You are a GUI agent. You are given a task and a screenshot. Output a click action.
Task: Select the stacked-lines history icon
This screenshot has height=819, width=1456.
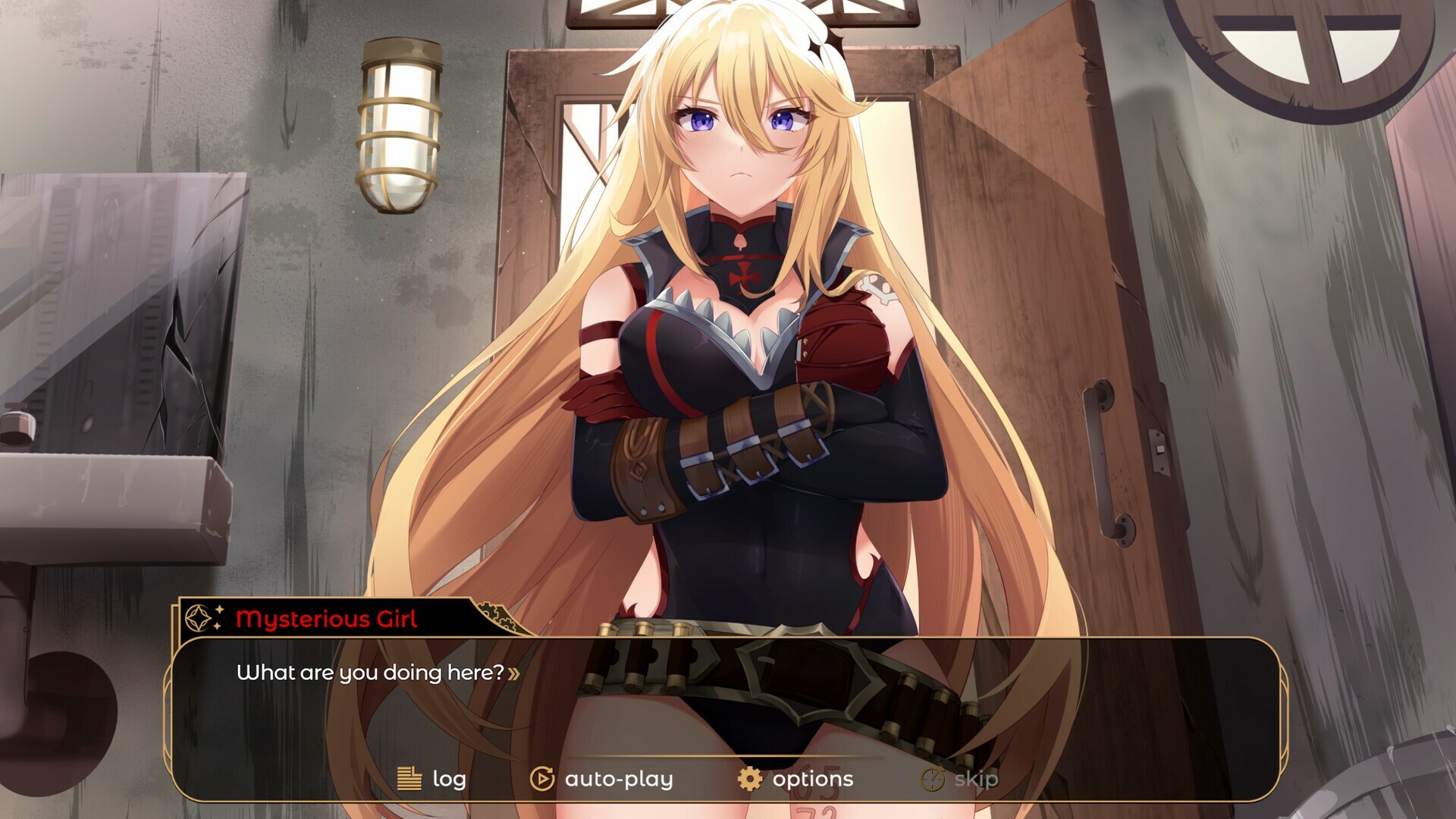[x=409, y=778]
